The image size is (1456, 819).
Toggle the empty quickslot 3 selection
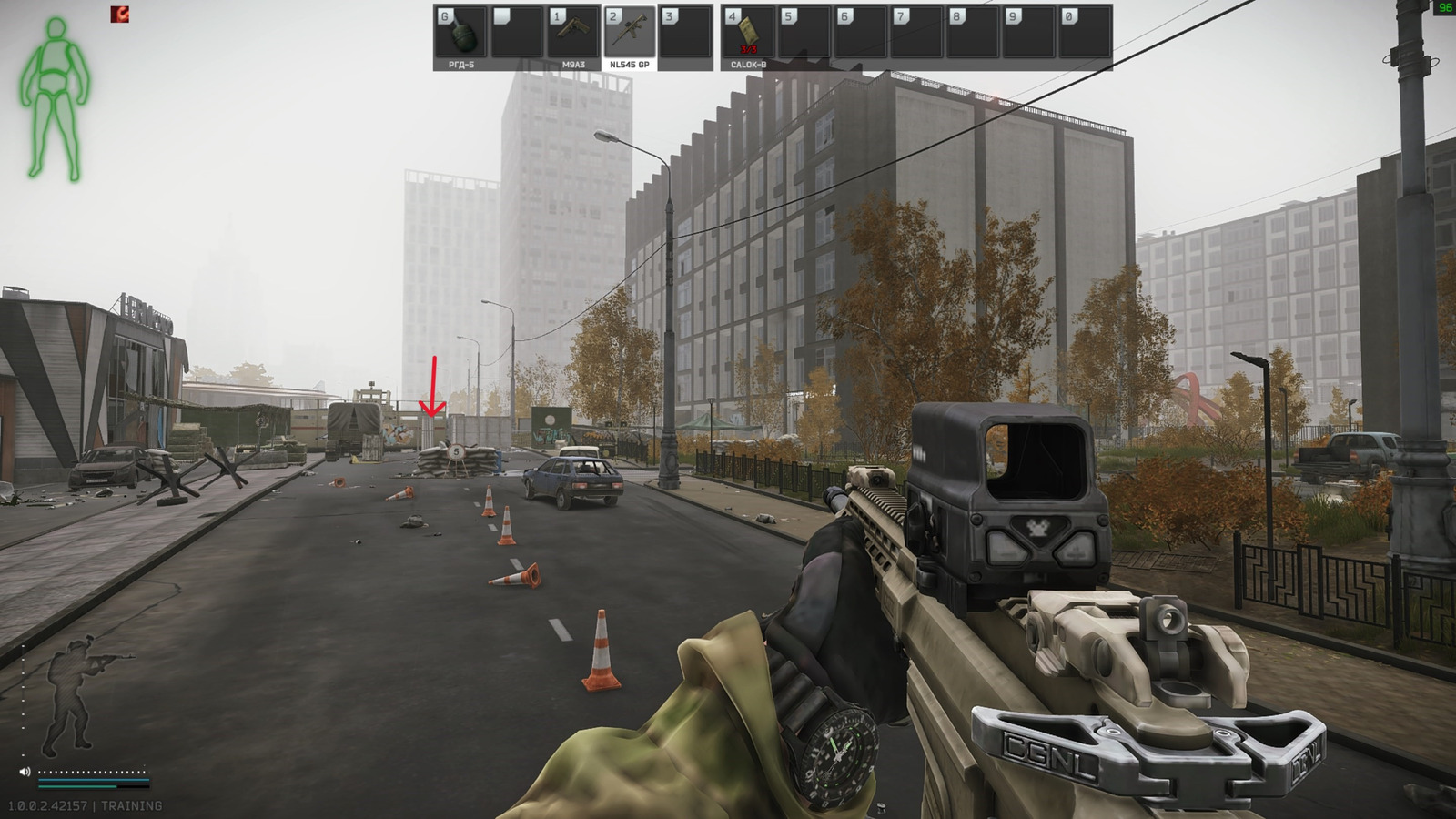pos(685,30)
